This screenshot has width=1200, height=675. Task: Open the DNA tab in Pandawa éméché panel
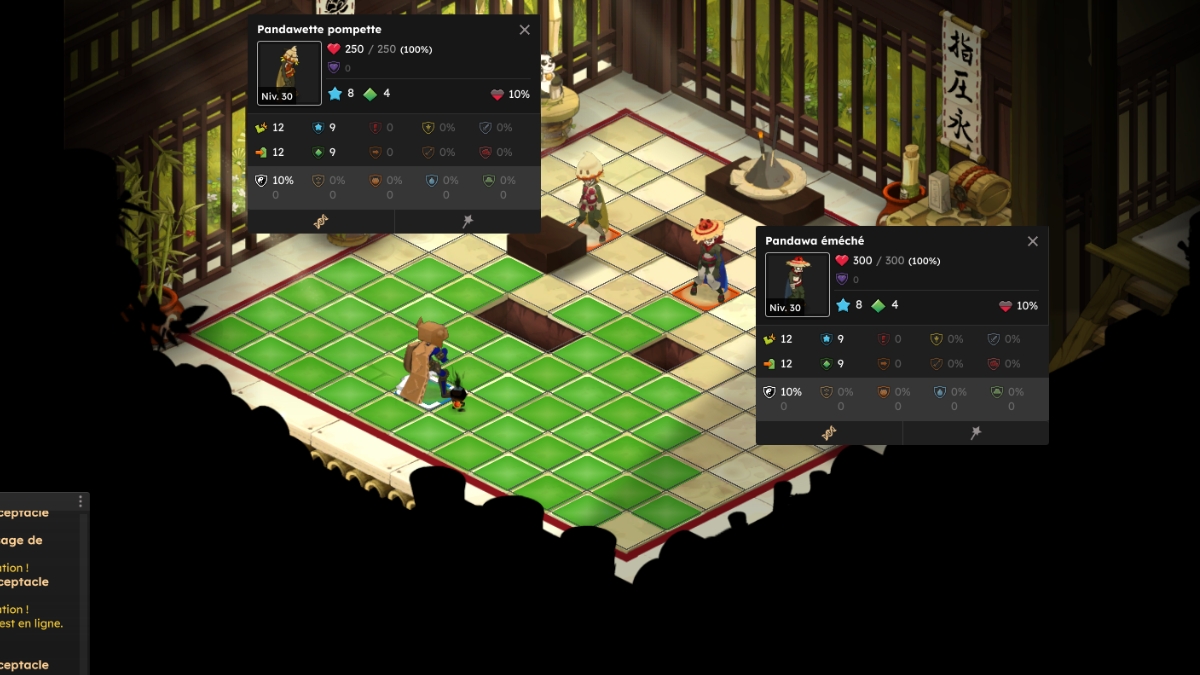coord(829,433)
